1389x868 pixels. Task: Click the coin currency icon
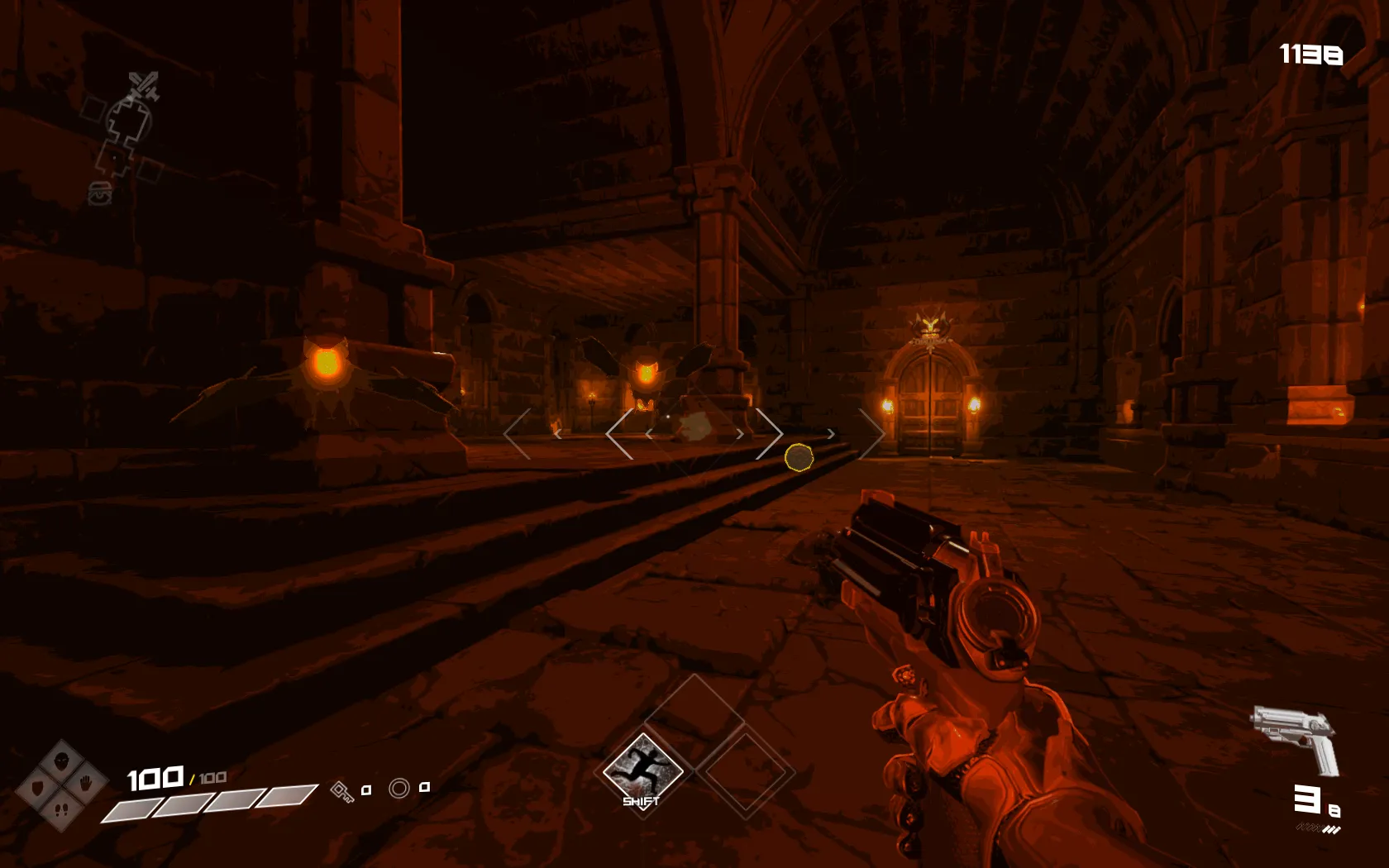(x=399, y=789)
